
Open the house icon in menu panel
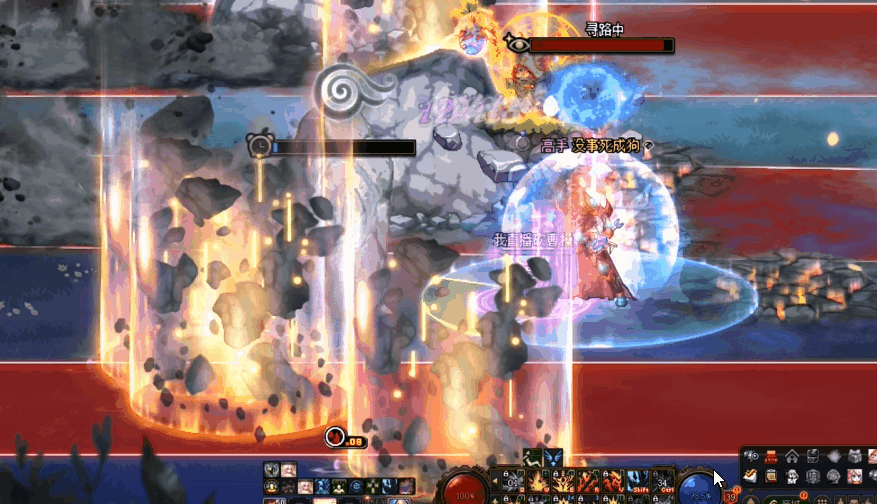pyautogui.click(x=792, y=457)
